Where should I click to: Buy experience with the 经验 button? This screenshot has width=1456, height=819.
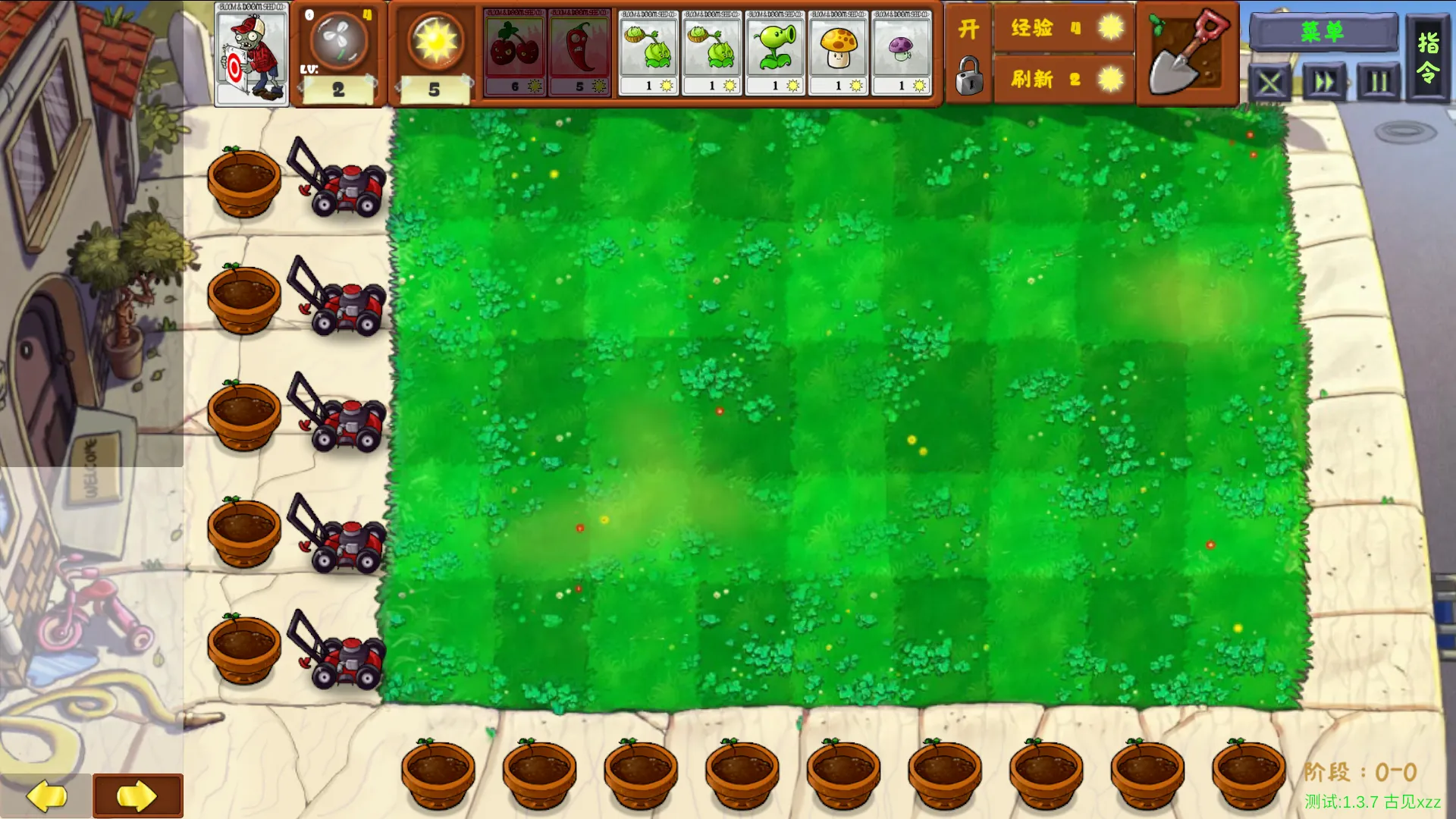click(1063, 28)
